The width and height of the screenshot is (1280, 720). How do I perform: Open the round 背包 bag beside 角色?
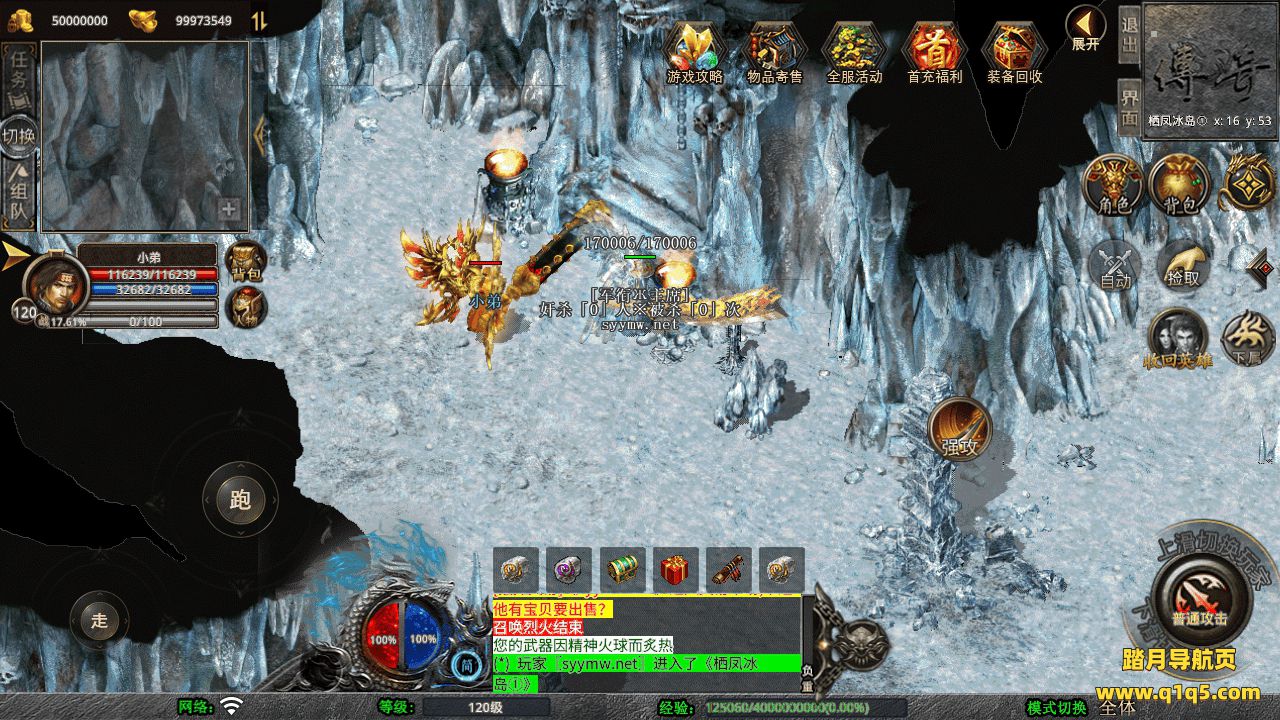click(x=1180, y=186)
